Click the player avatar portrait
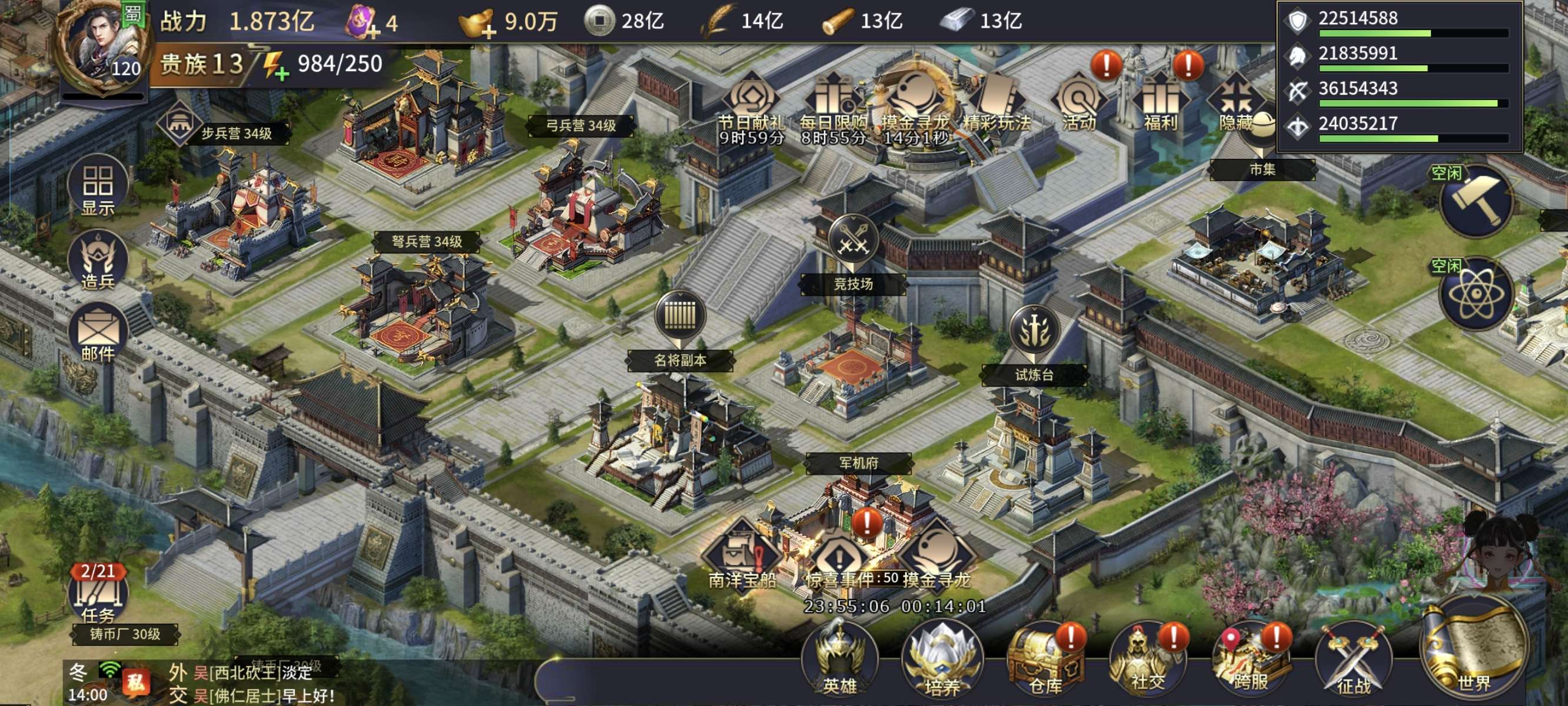 click(104, 49)
